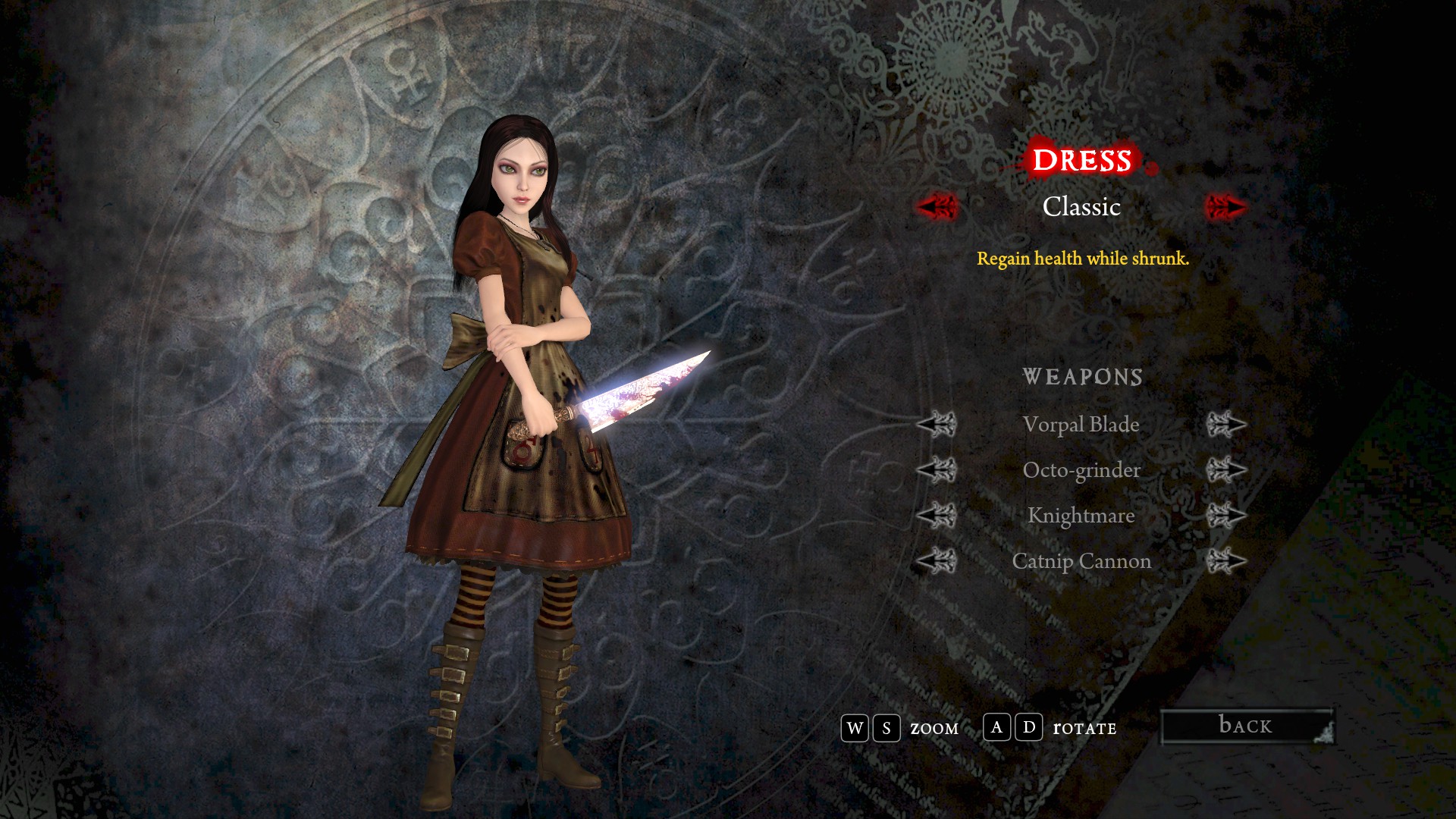Viewport: 1456px width, 819px height.
Task: Select the Catnip Cannon weapon entry
Action: click(1081, 561)
